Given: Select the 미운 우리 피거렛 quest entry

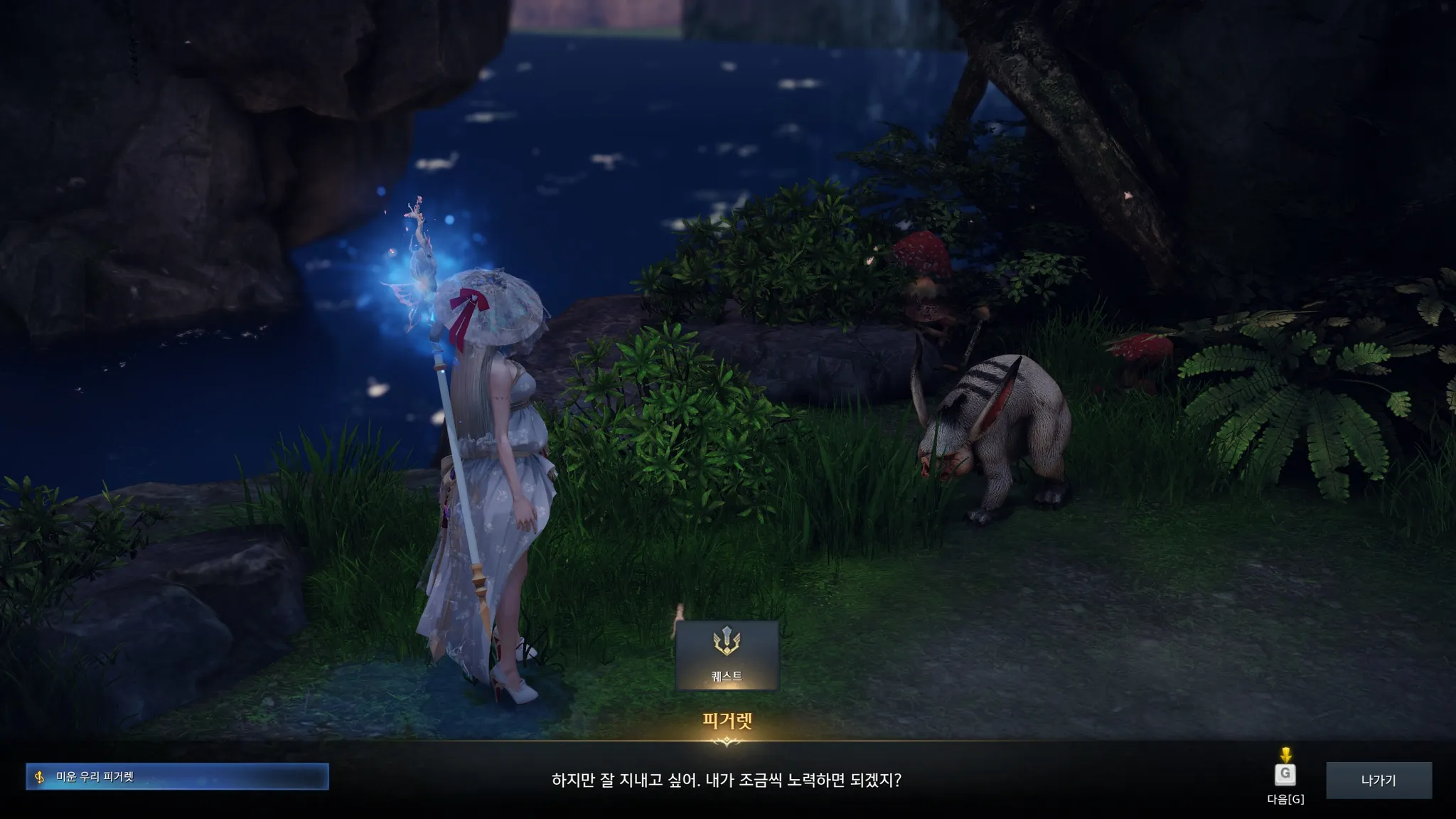Looking at the screenshot, I should coord(177,776).
